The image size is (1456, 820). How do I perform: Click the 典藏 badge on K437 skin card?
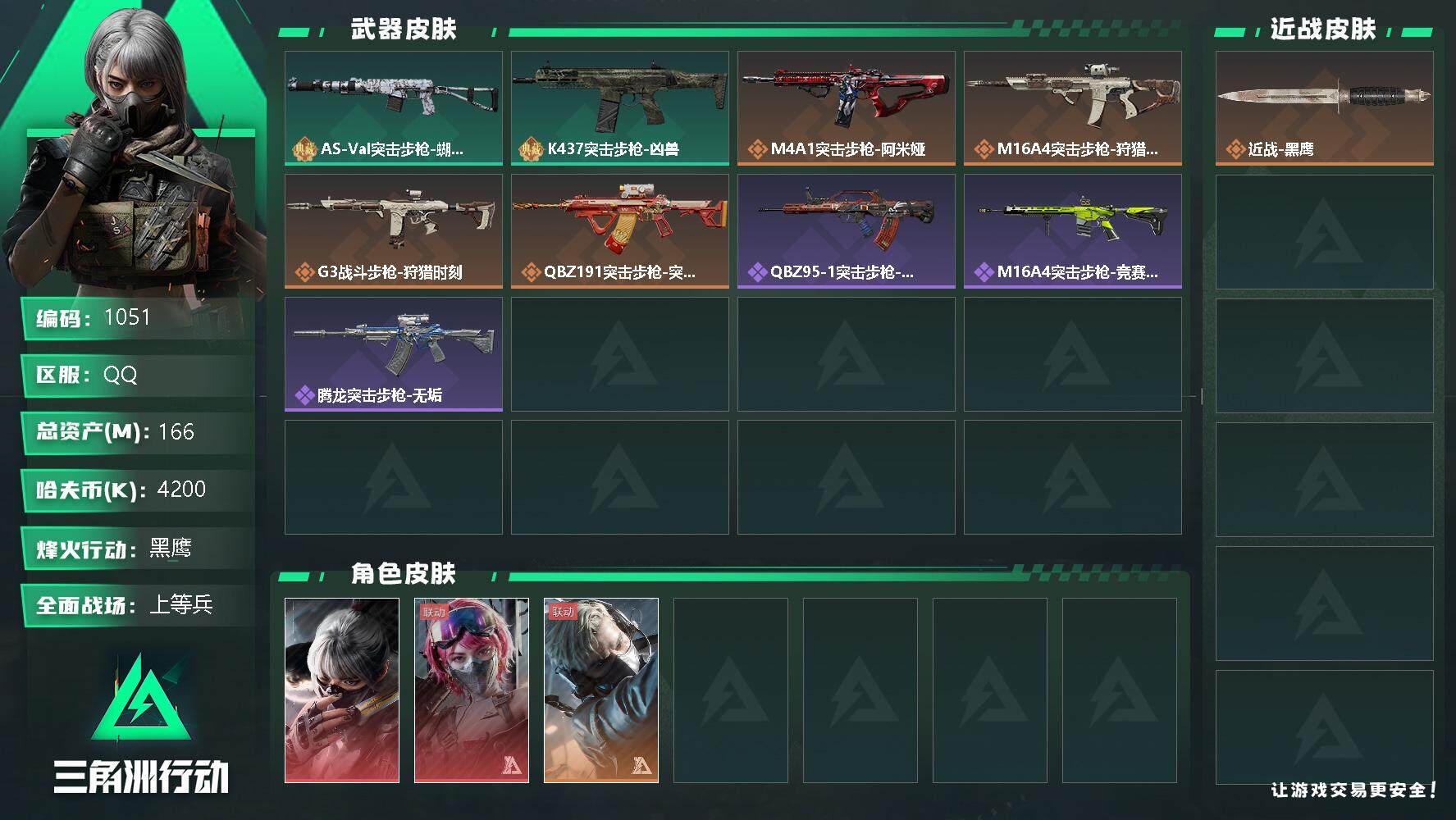tap(529, 149)
